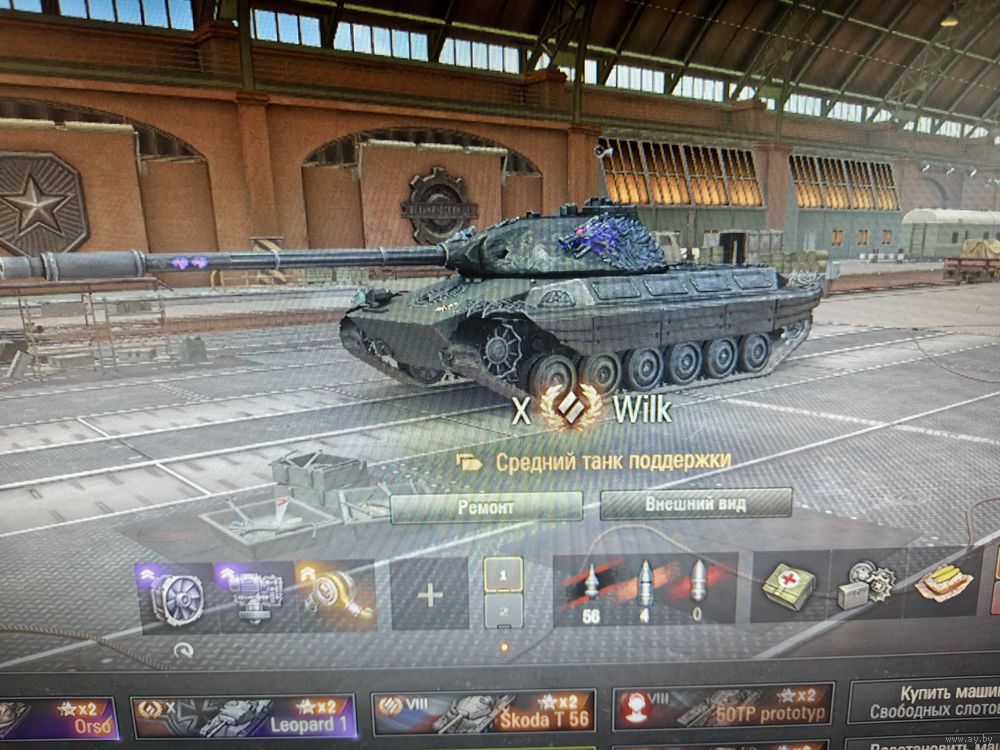Select the Orso tank in the carousel
The image size is (1000, 750).
point(58,716)
